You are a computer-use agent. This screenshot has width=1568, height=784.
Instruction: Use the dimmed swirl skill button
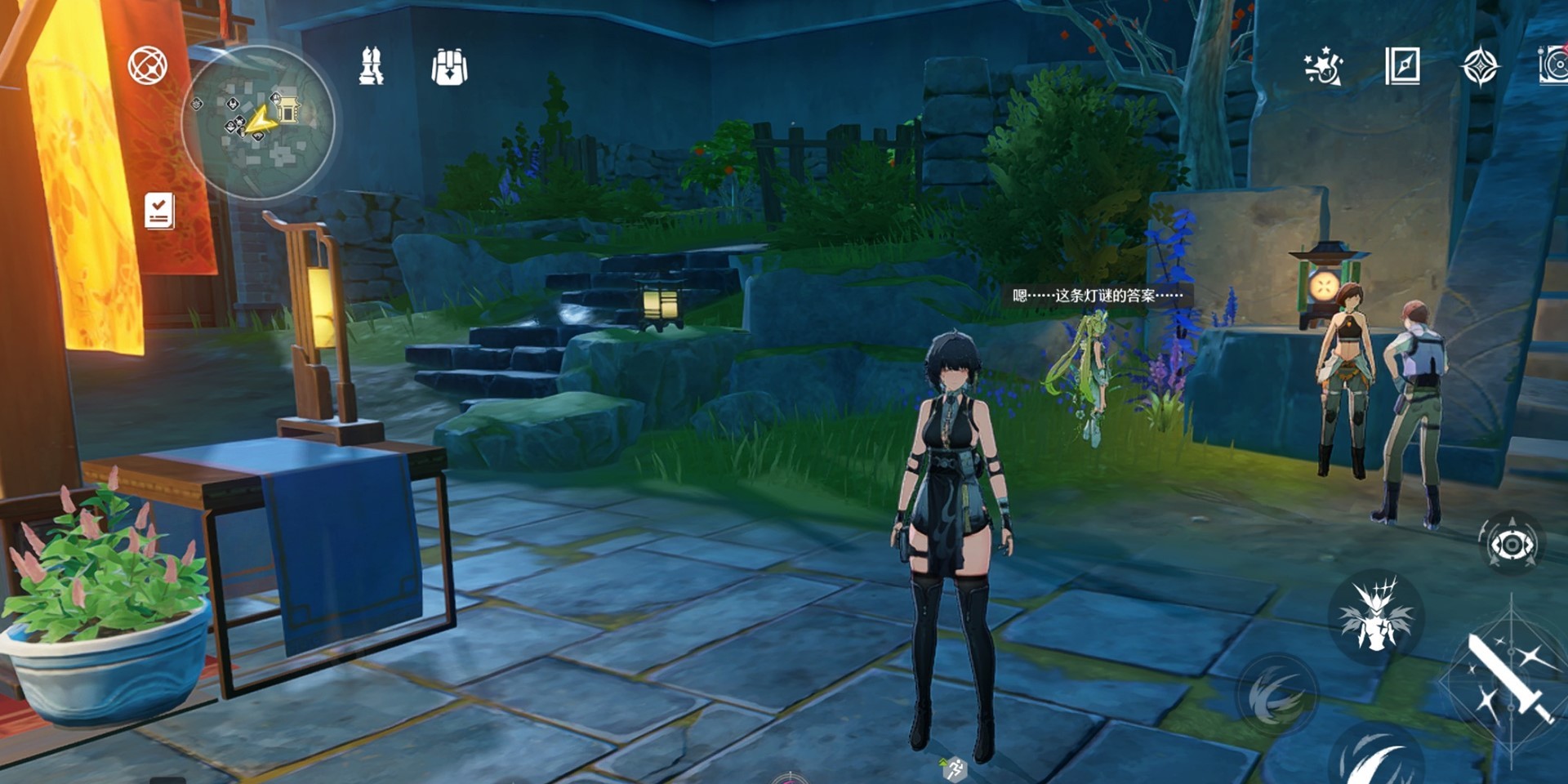[1276, 695]
